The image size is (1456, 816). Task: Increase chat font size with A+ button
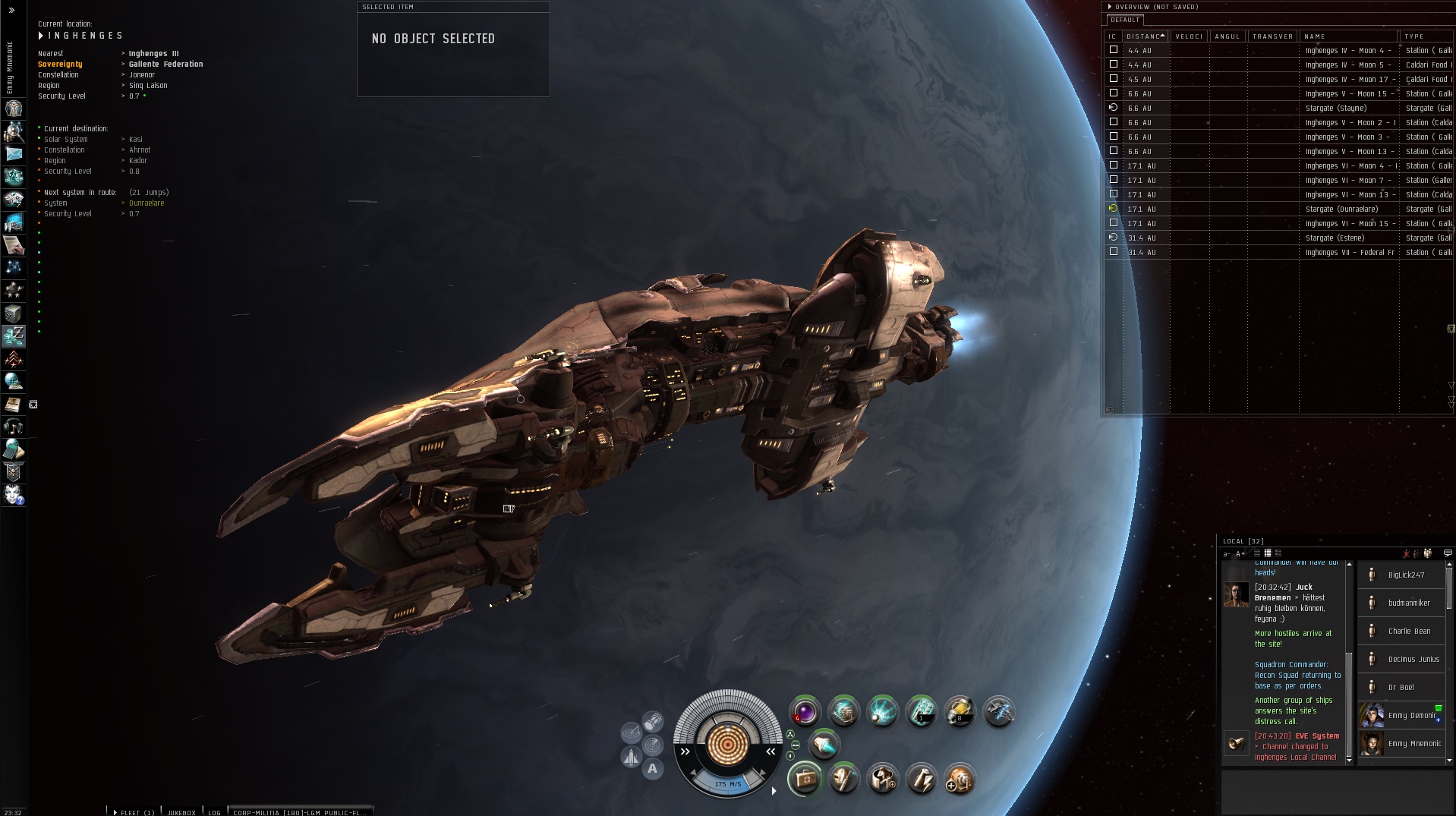coord(1240,553)
